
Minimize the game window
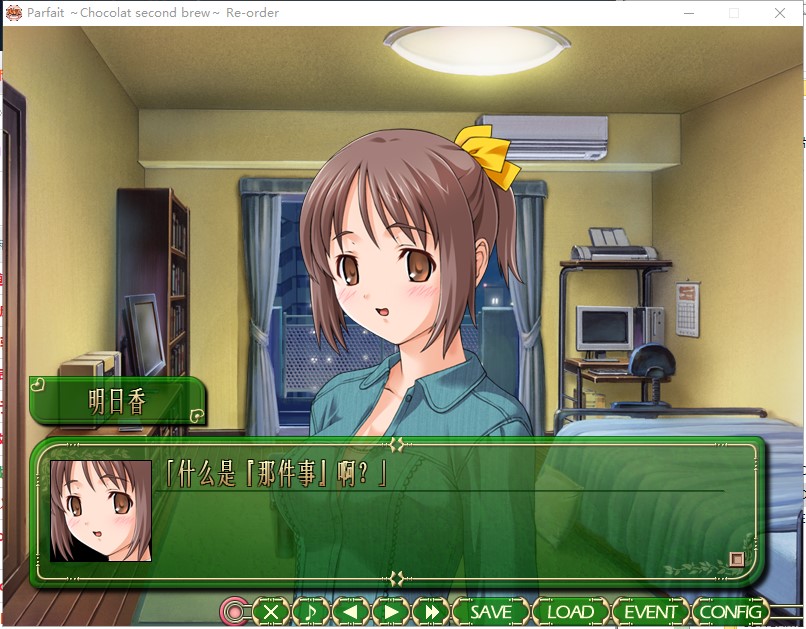688,13
